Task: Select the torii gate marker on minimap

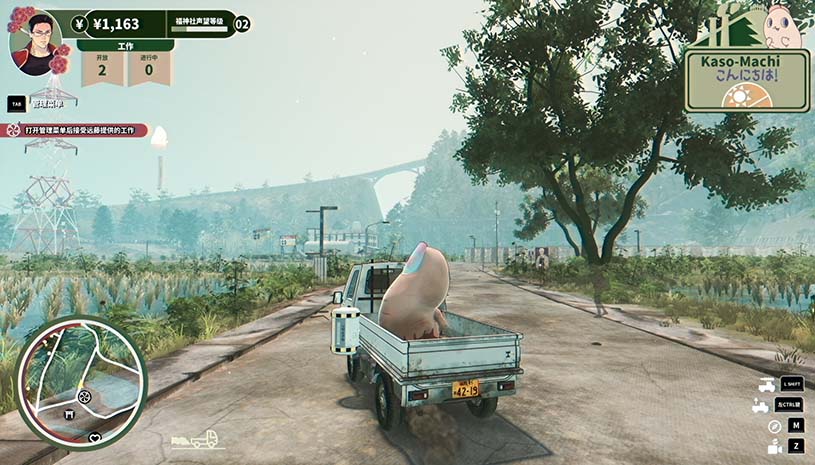Action: click(69, 415)
